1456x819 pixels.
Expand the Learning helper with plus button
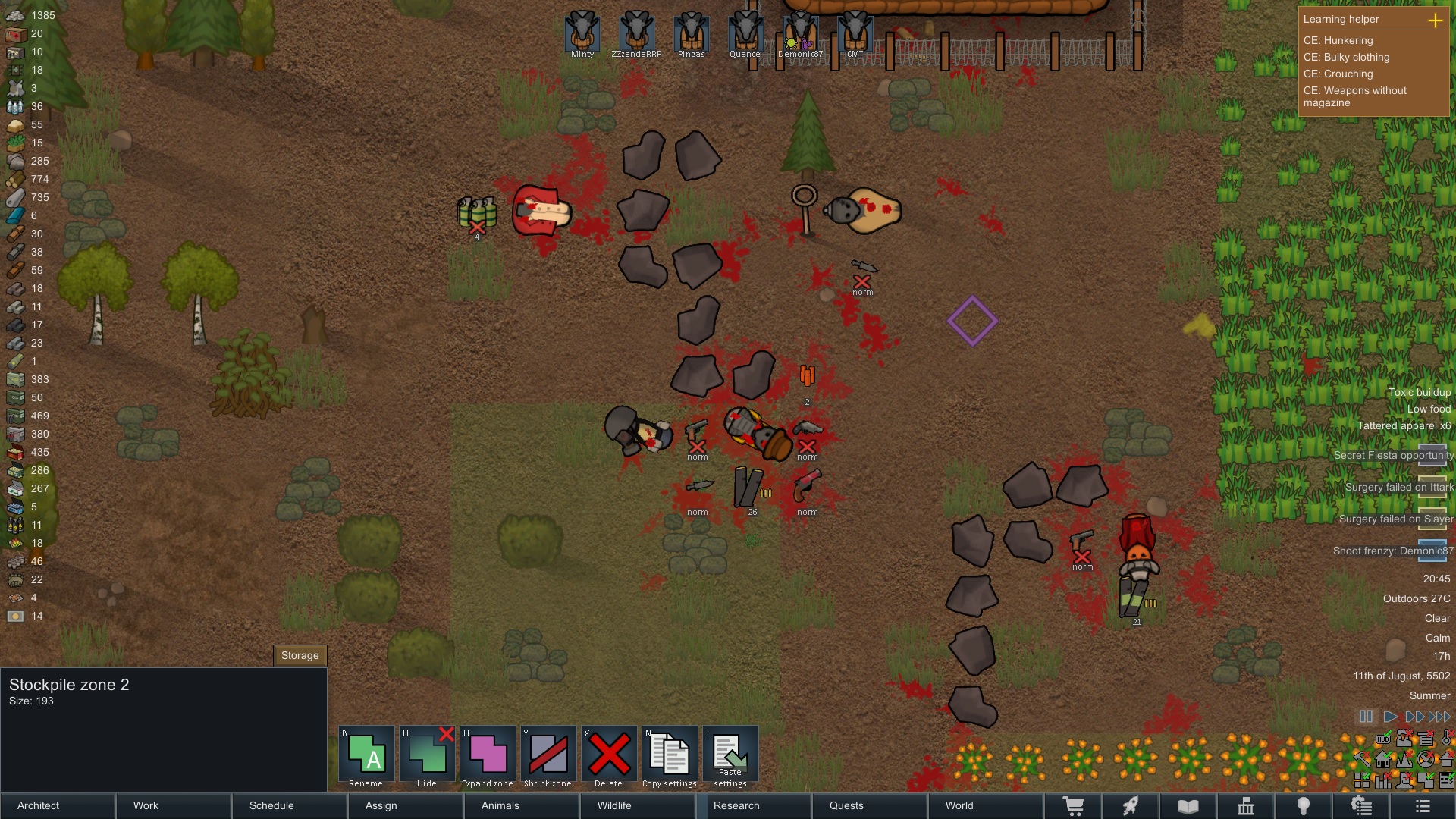pyautogui.click(x=1437, y=20)
